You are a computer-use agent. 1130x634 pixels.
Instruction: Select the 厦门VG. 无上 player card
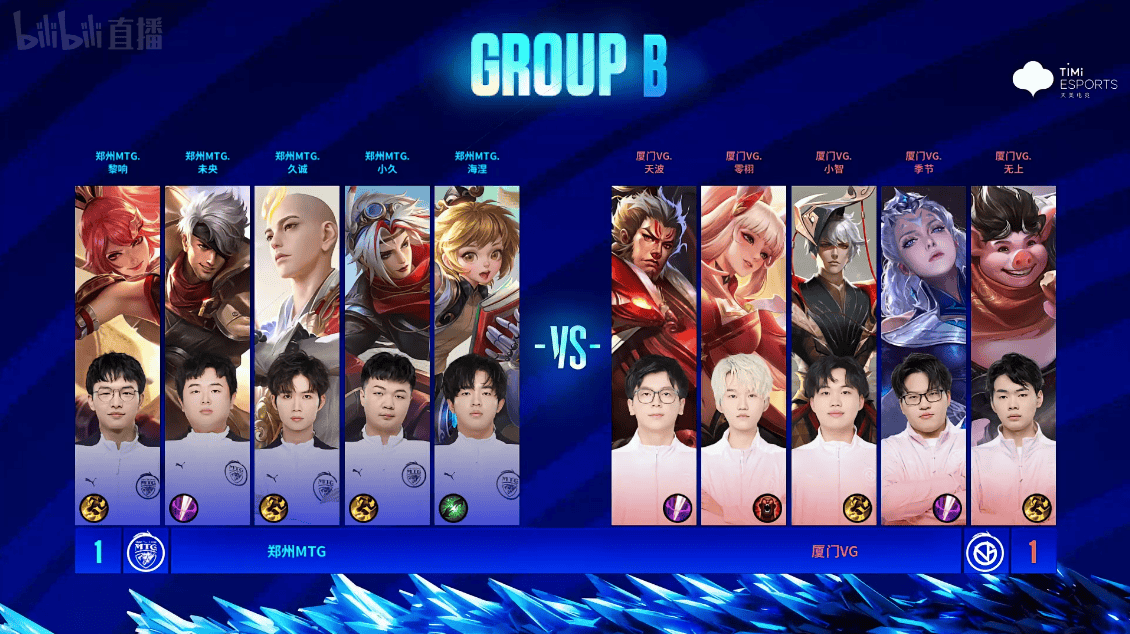coord(1013,355)
